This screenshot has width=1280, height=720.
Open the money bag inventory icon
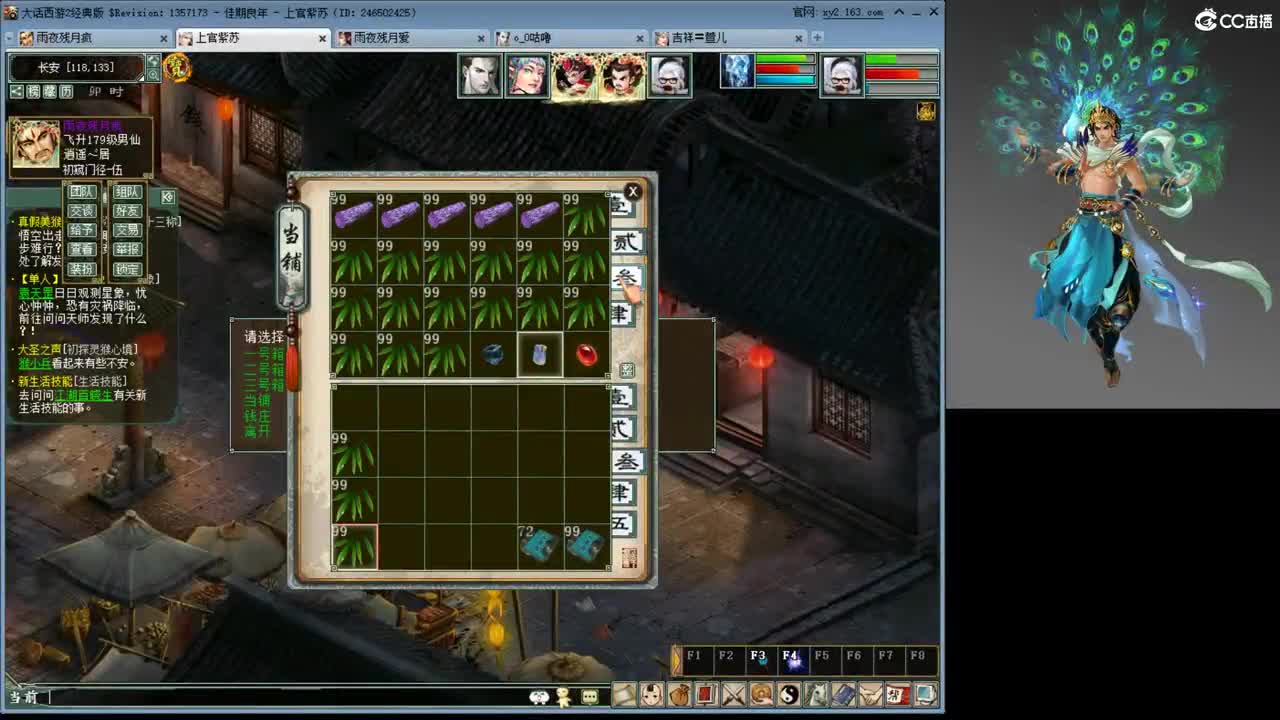point(676,697)
